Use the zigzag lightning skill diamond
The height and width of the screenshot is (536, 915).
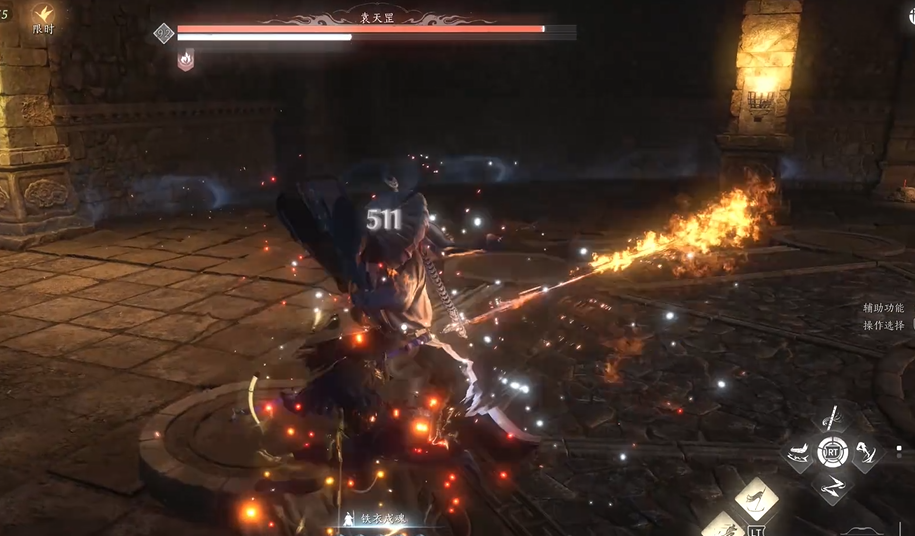[832, 486]
